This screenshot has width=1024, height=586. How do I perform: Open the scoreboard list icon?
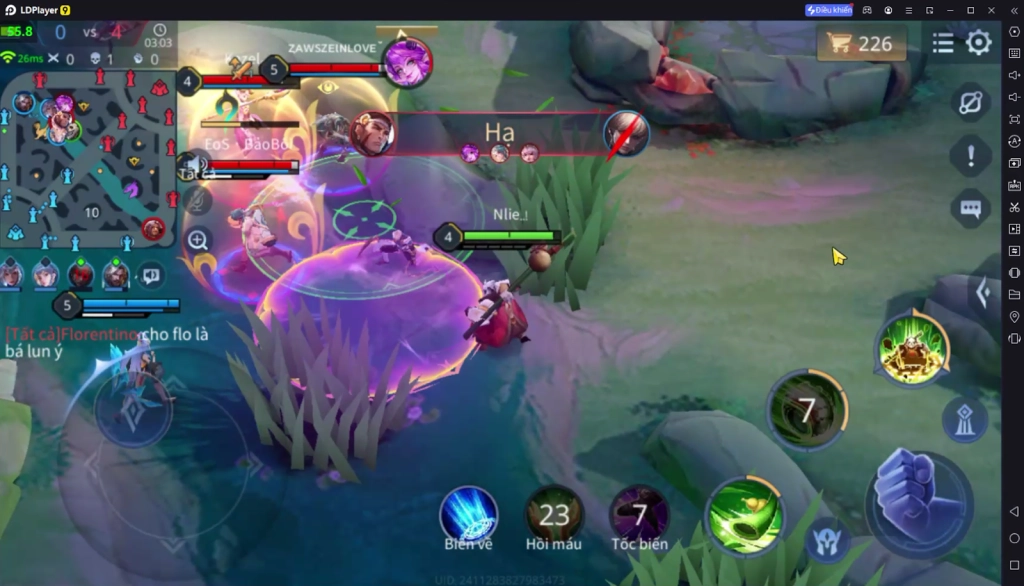942,43
